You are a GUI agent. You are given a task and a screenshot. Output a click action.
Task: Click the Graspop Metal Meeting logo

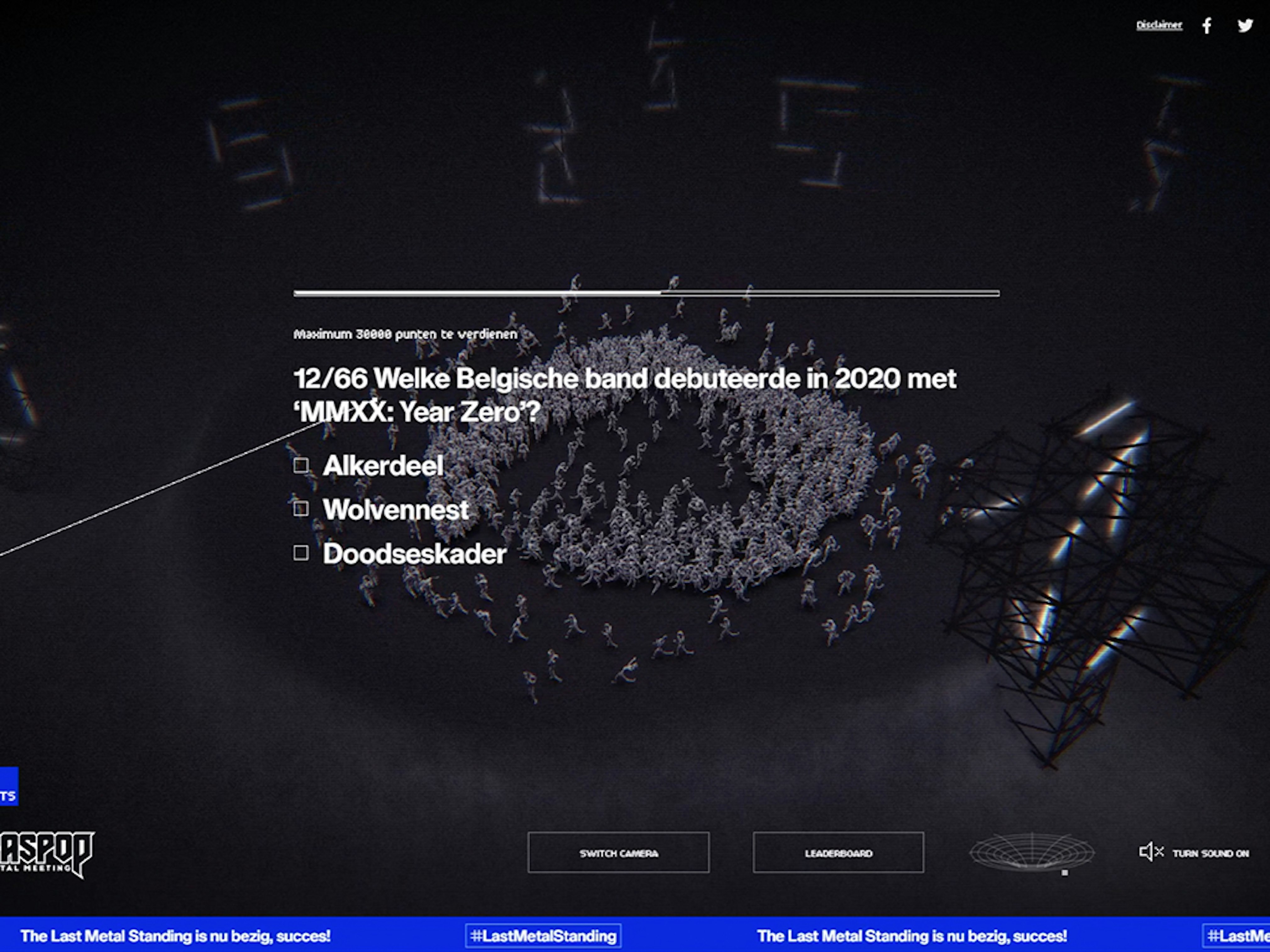point(46,853)
